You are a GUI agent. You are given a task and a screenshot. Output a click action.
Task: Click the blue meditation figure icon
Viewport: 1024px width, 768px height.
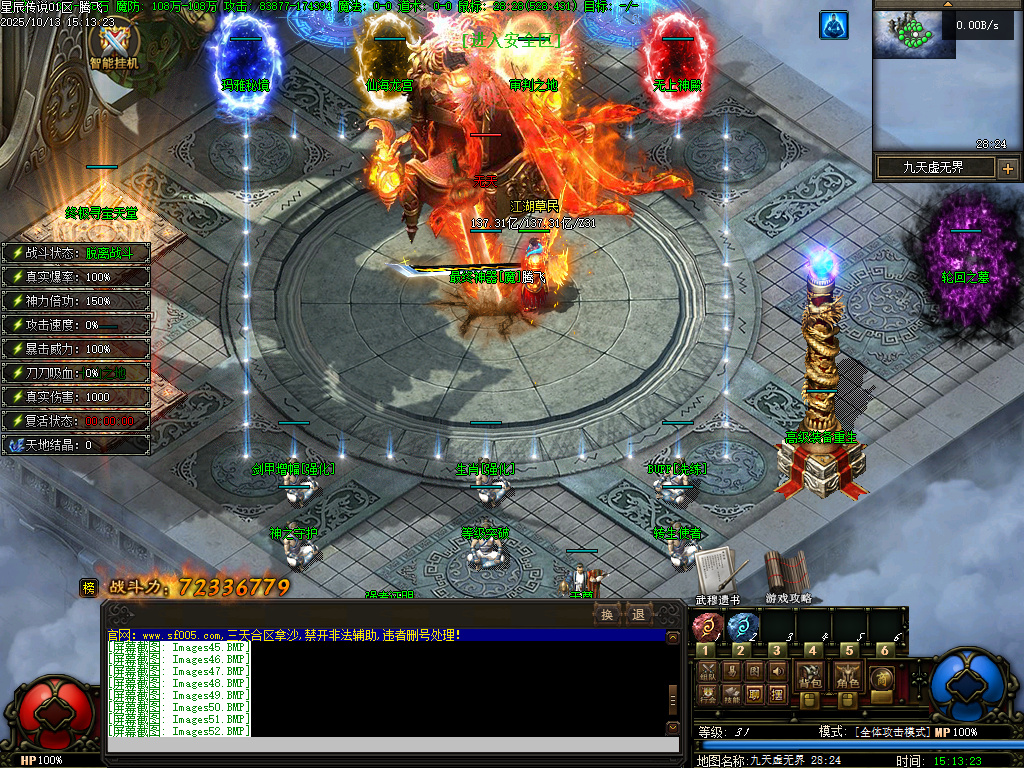pyautogui.click(x=833, y=25)
